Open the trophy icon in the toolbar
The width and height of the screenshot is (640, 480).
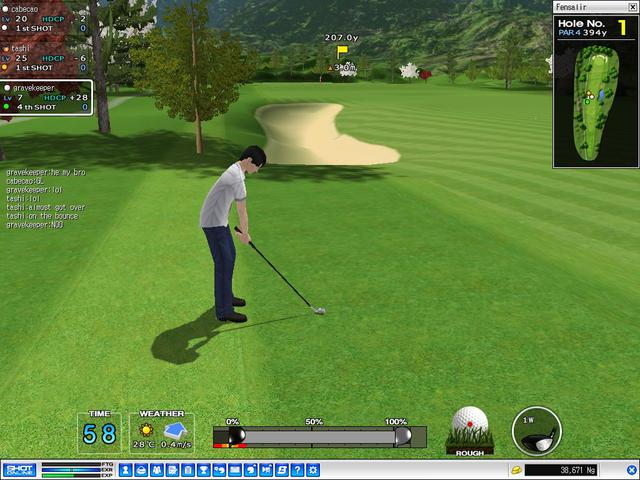click(x=203, y=470)
